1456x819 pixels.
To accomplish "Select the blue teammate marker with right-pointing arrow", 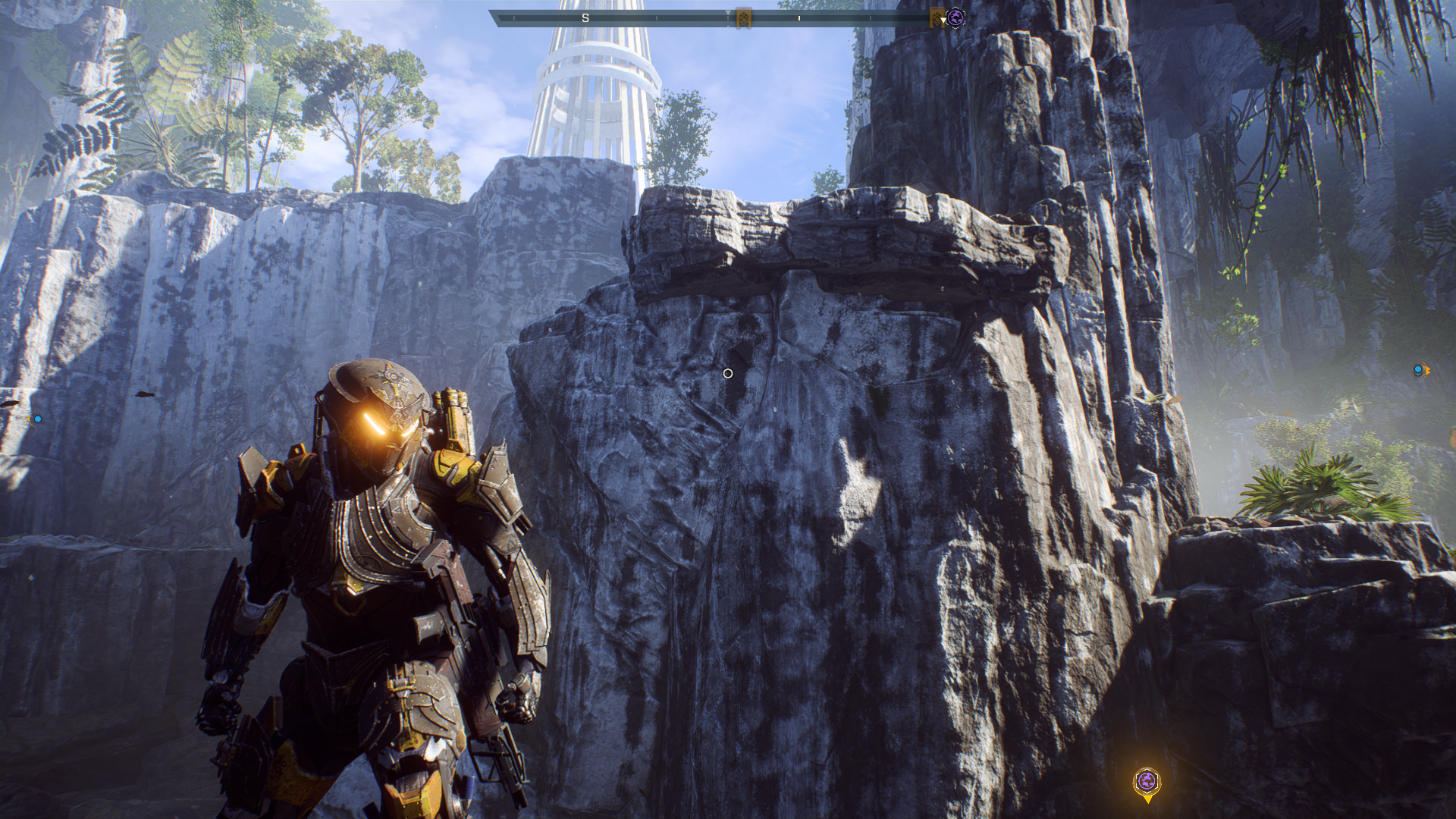I will tap(1420, 370).
